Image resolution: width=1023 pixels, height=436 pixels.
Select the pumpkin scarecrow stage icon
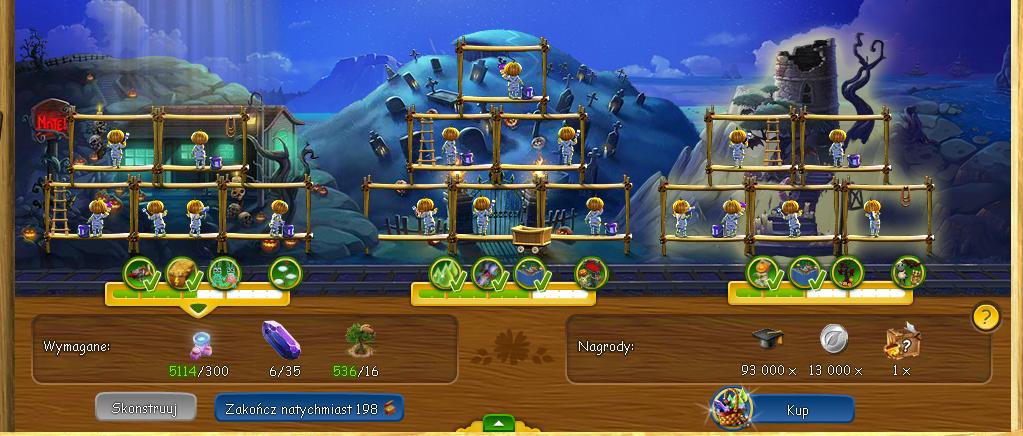click(x=762, y=272)
